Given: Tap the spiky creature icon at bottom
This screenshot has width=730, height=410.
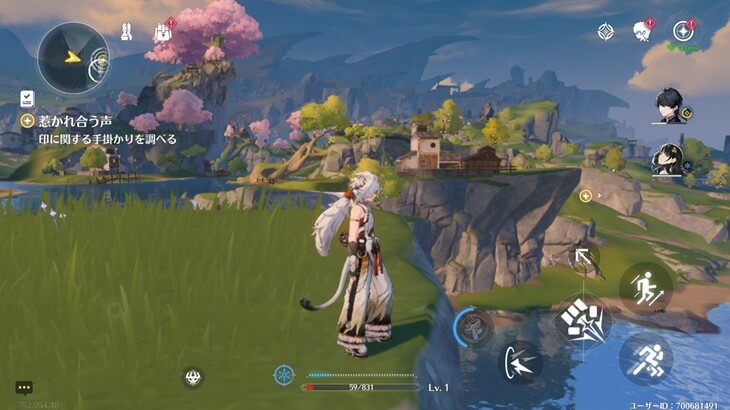Looking at the screenshot, I should [194, 377].
